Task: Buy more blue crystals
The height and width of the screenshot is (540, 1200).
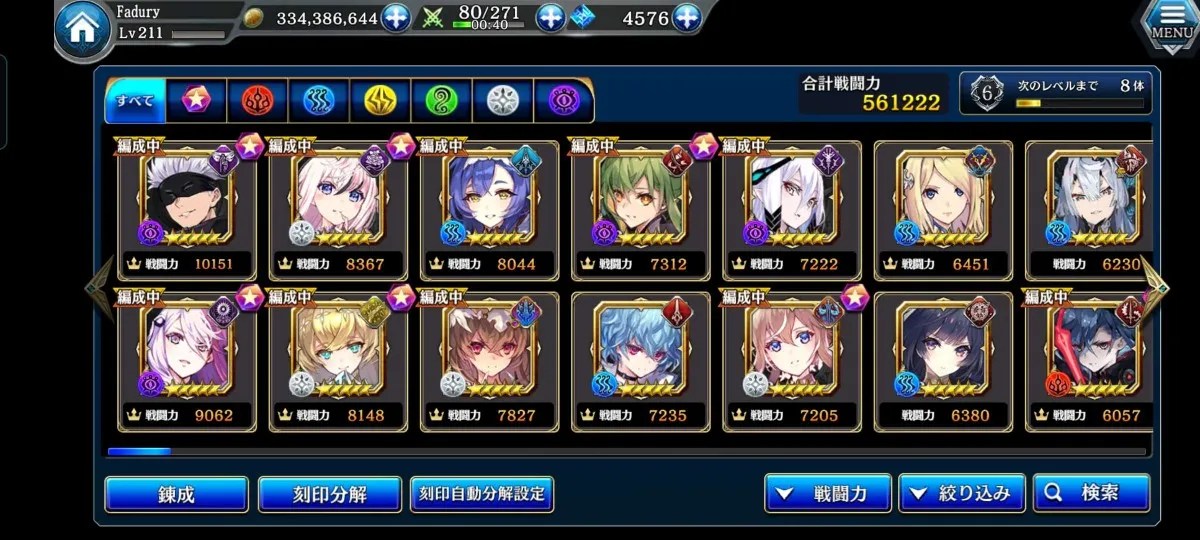Action: pos(686,18)
